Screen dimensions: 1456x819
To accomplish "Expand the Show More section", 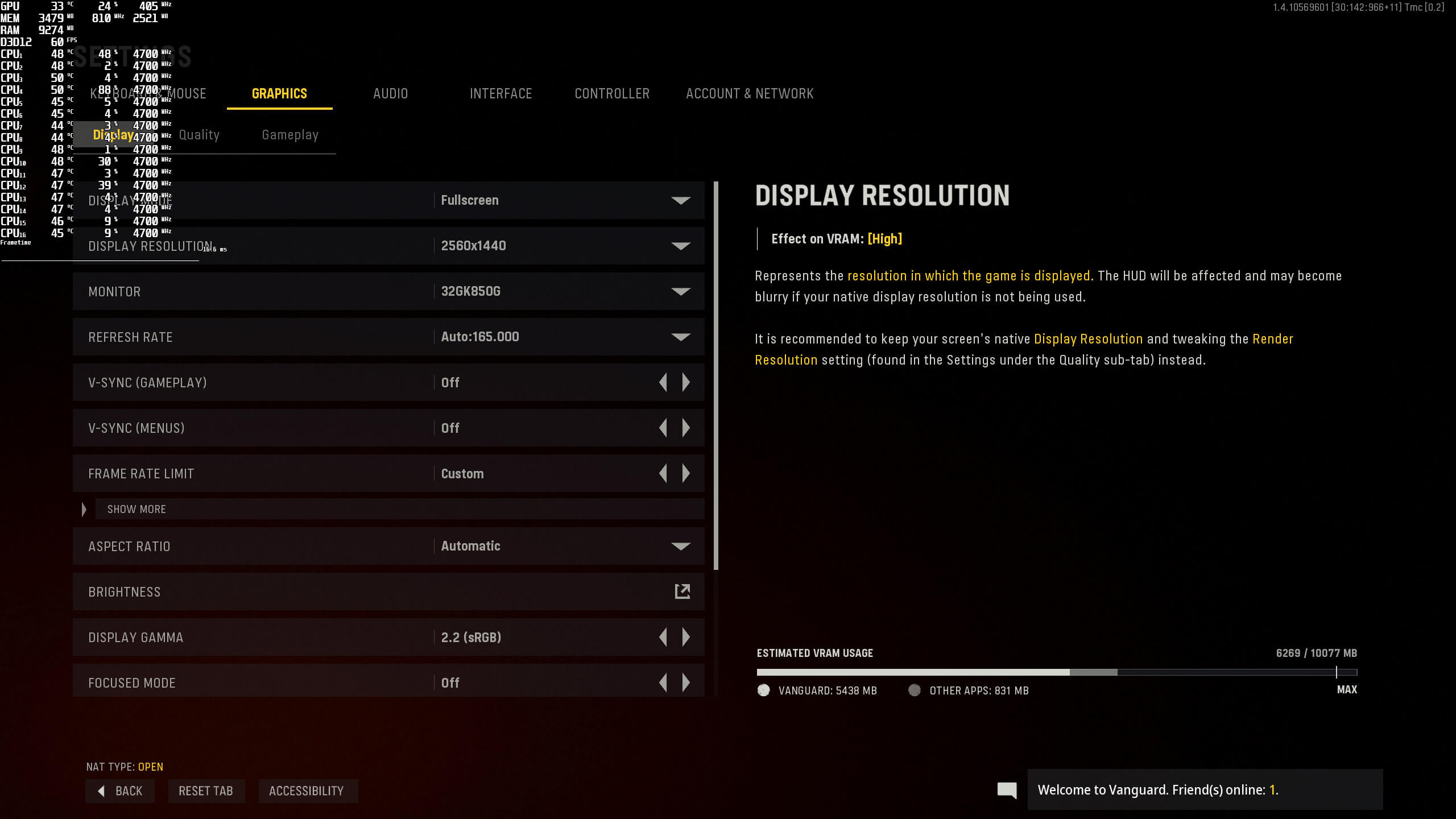I will click(136, 509).
